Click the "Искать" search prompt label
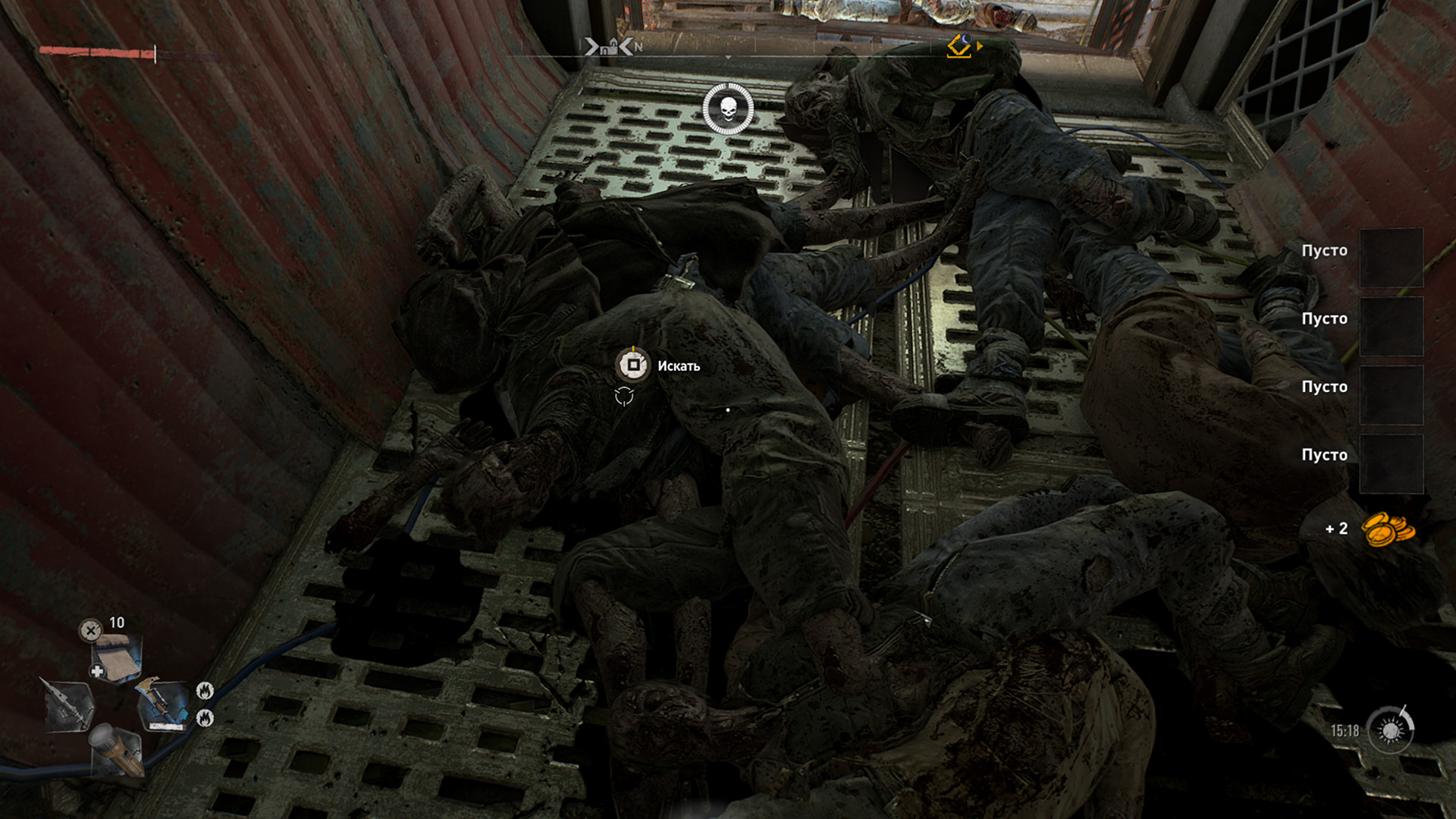Image resolution: width=1456 pixels, height=819 pixels. coord(678,366)
